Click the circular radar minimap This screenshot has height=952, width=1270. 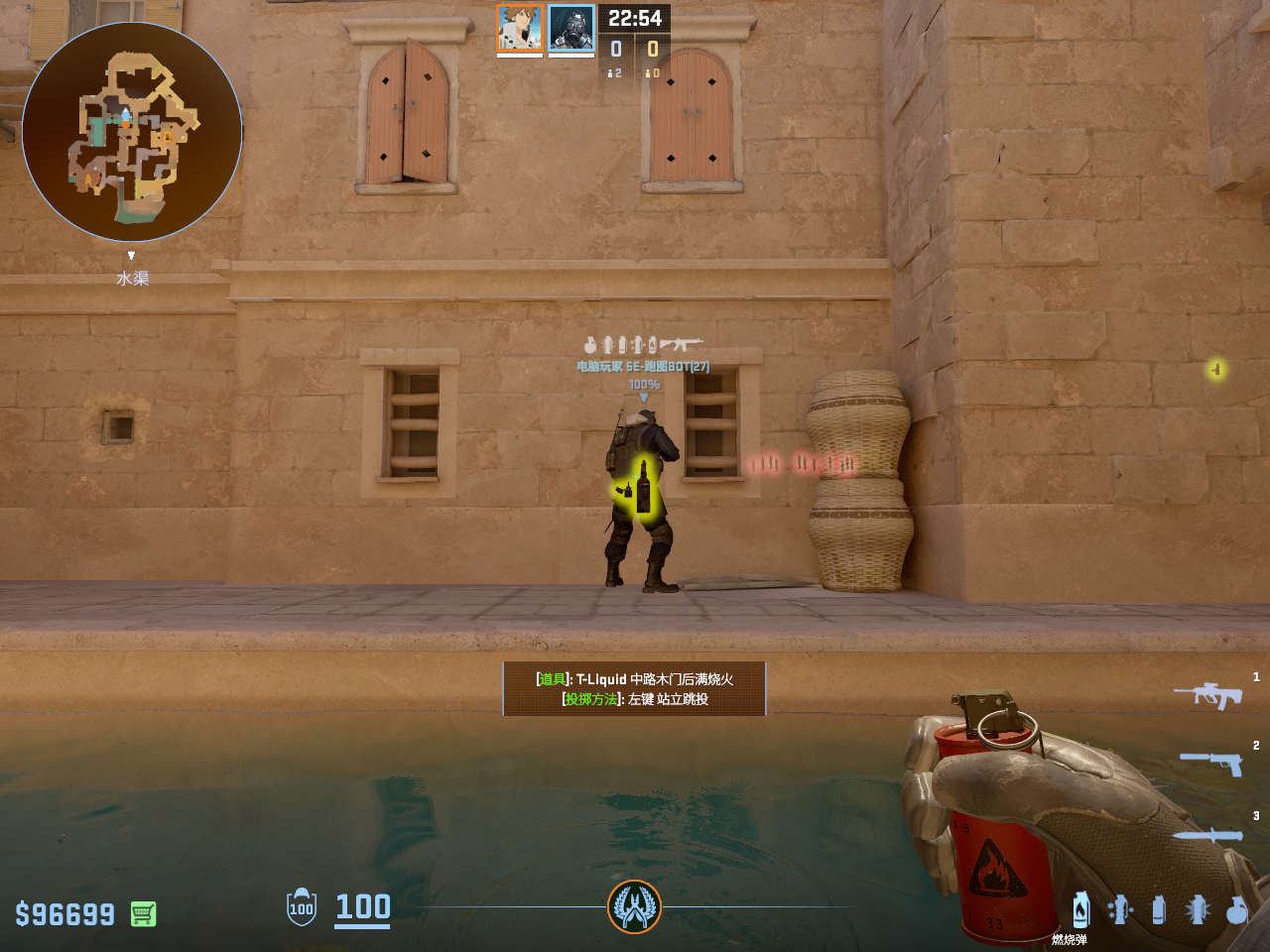132,132
